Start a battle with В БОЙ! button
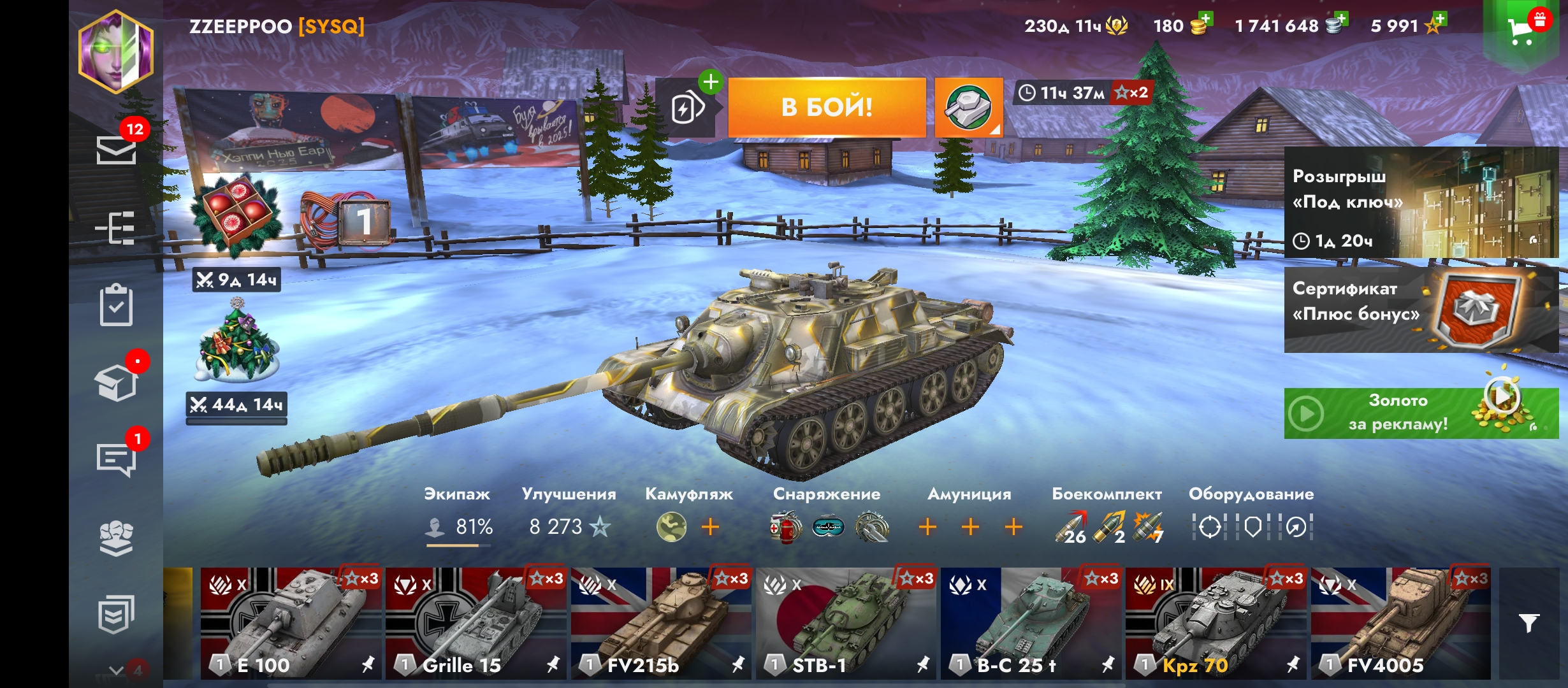 tap(827, 107)
